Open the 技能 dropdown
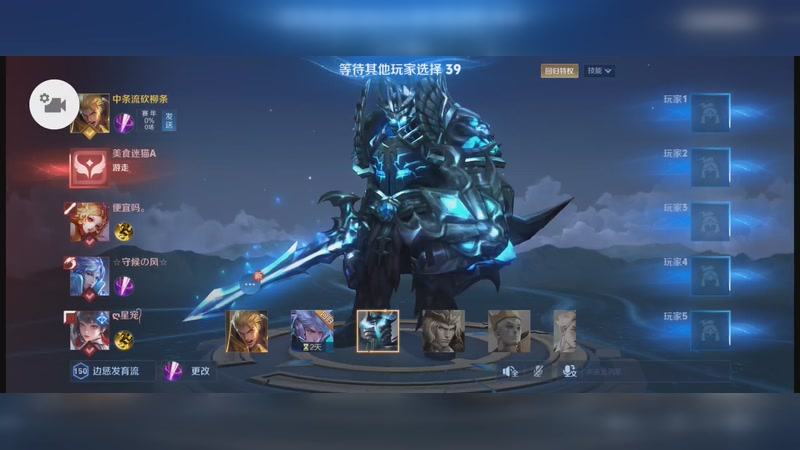Viewport: 800px width, 450px height. click(x=600, y=71)
